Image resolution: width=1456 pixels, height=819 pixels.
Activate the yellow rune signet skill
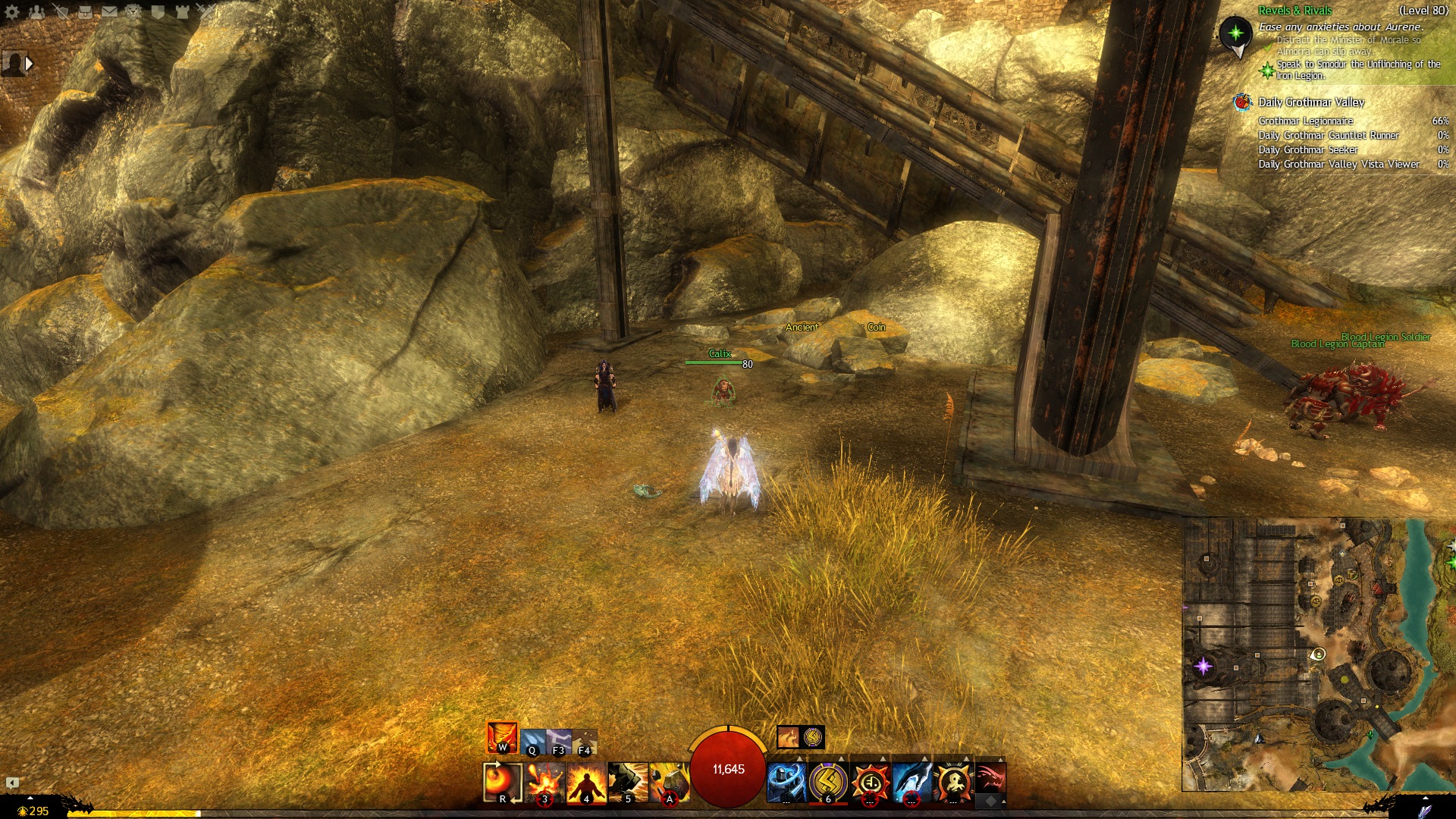click(828, 782)
